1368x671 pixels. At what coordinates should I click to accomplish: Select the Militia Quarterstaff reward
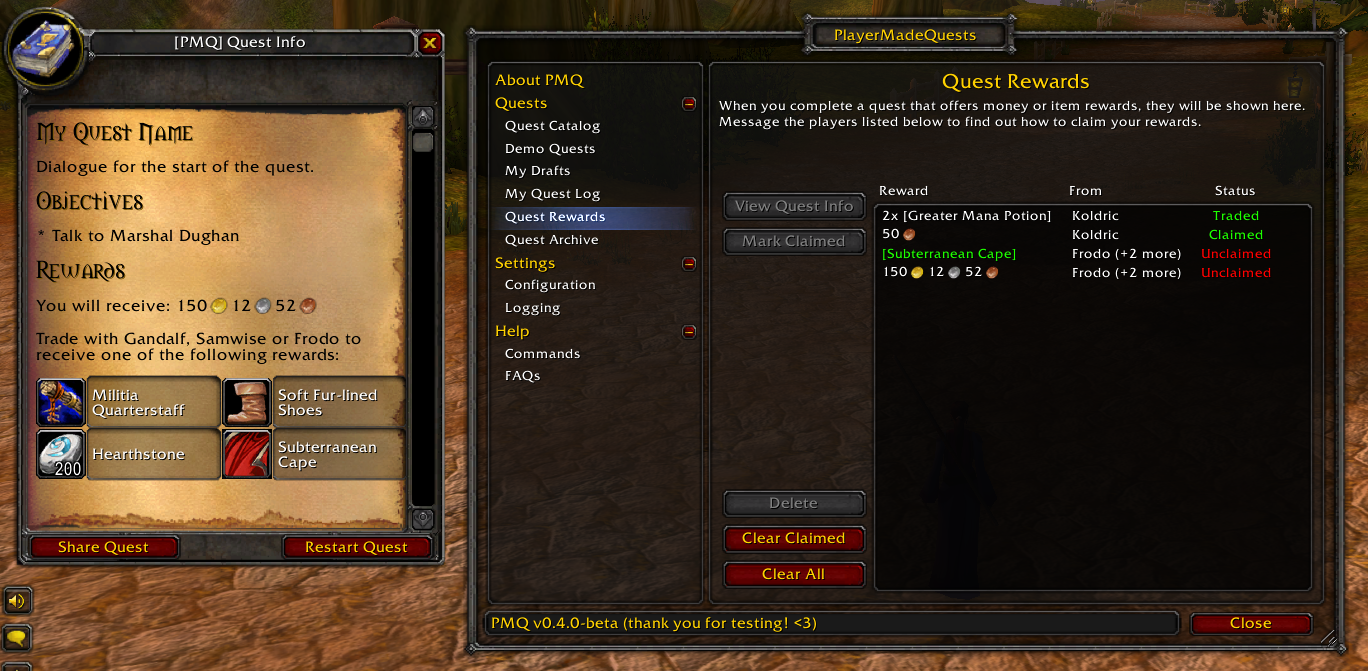click(x=128, y=402)
